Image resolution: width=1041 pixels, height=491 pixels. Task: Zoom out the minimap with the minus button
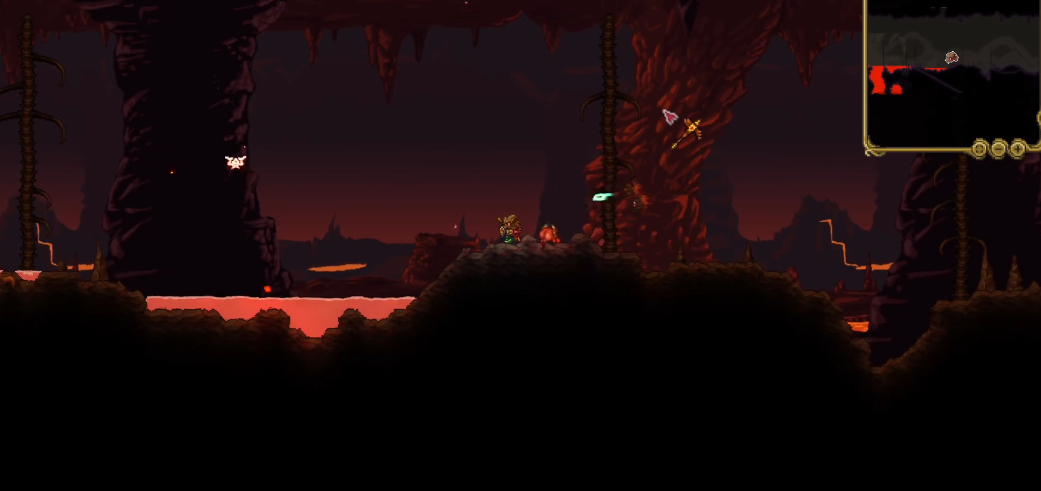click(999, 149)
